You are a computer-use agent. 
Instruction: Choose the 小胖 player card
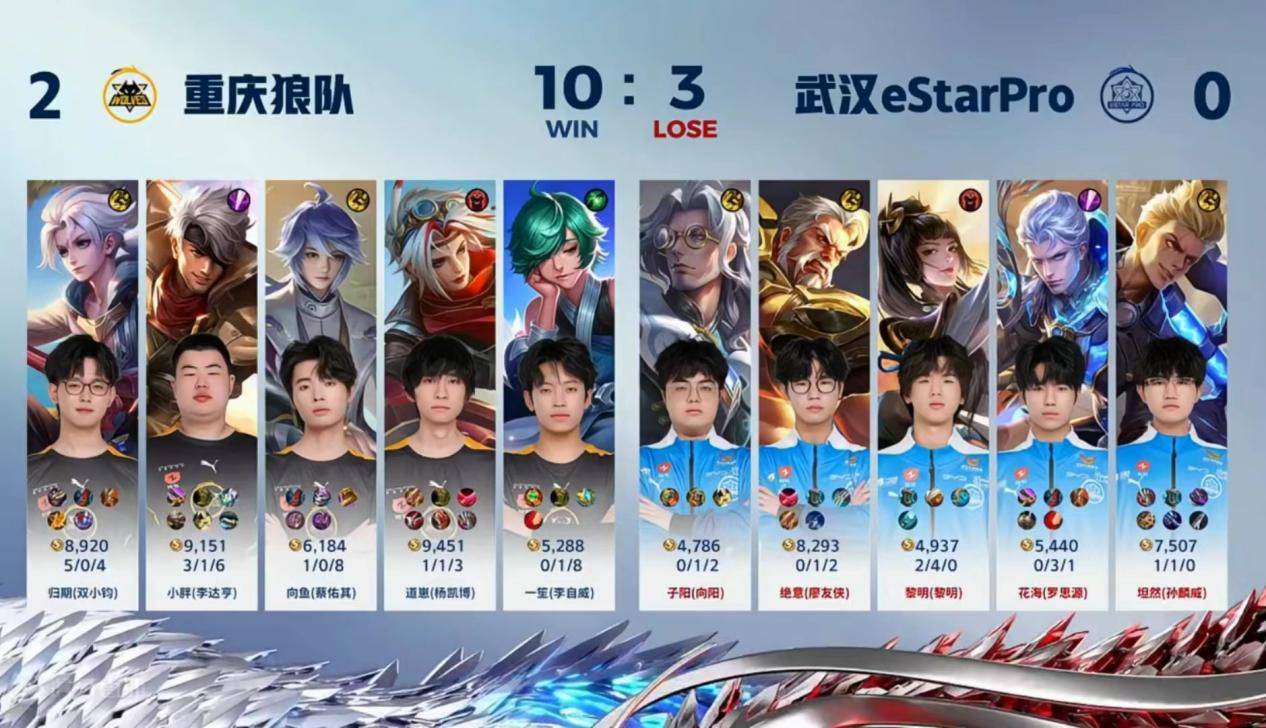[202, 395]
